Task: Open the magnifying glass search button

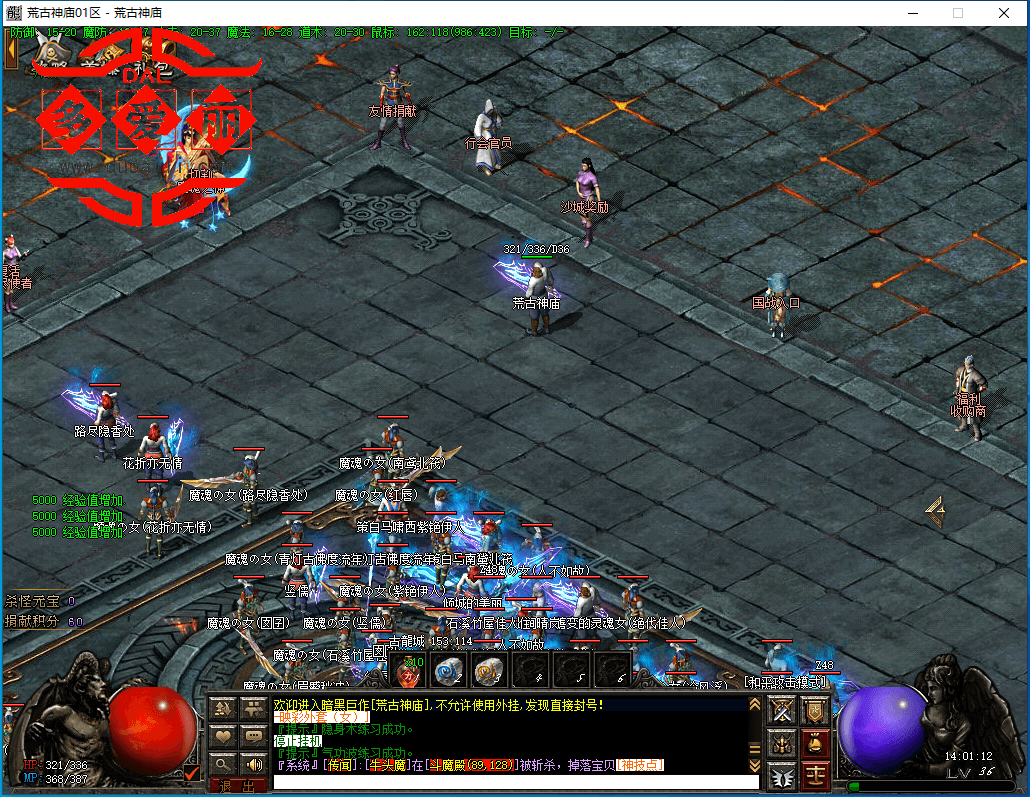Action: click(223, 764)
